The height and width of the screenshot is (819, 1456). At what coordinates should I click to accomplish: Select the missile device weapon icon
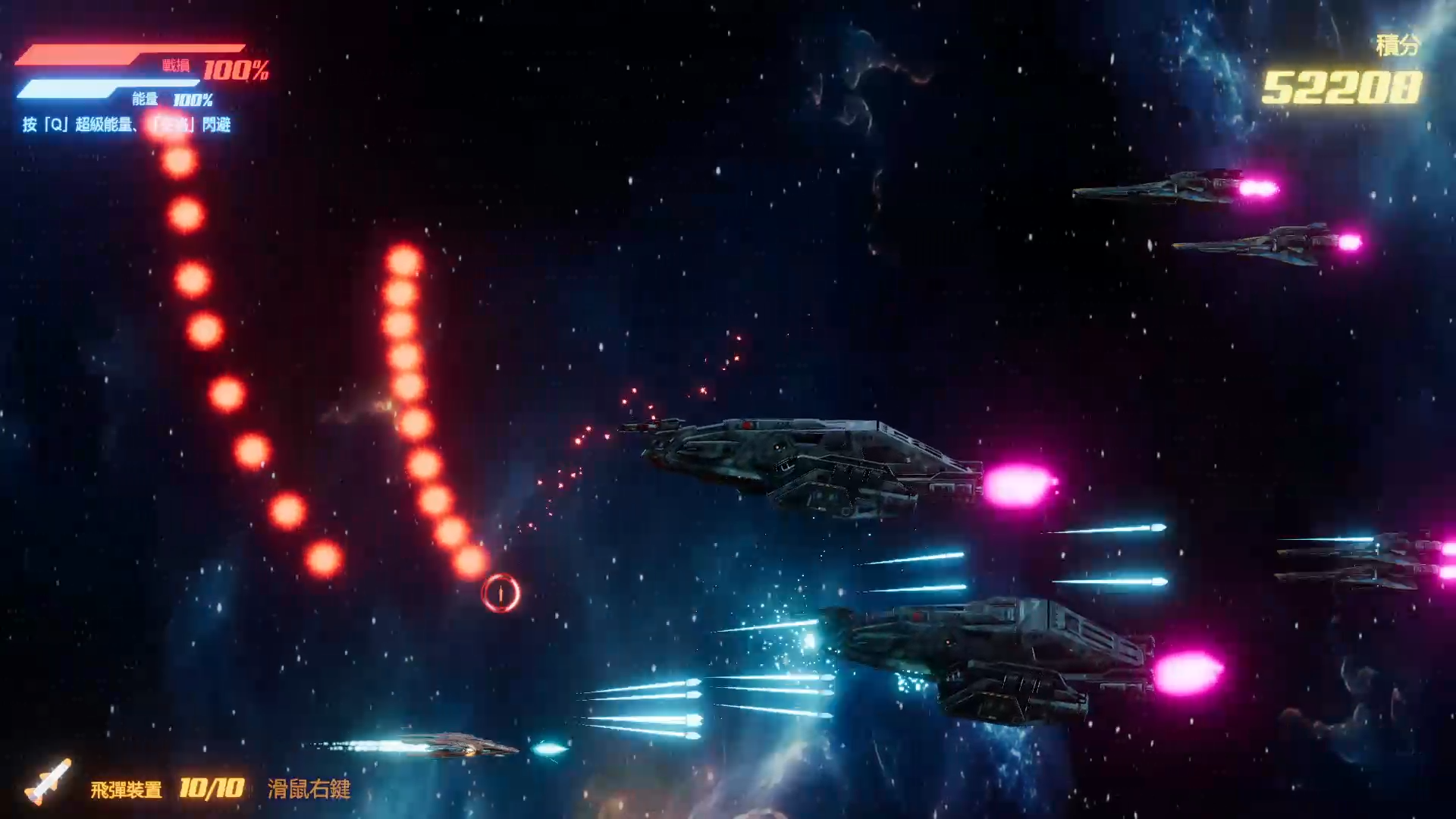(49, 781)
